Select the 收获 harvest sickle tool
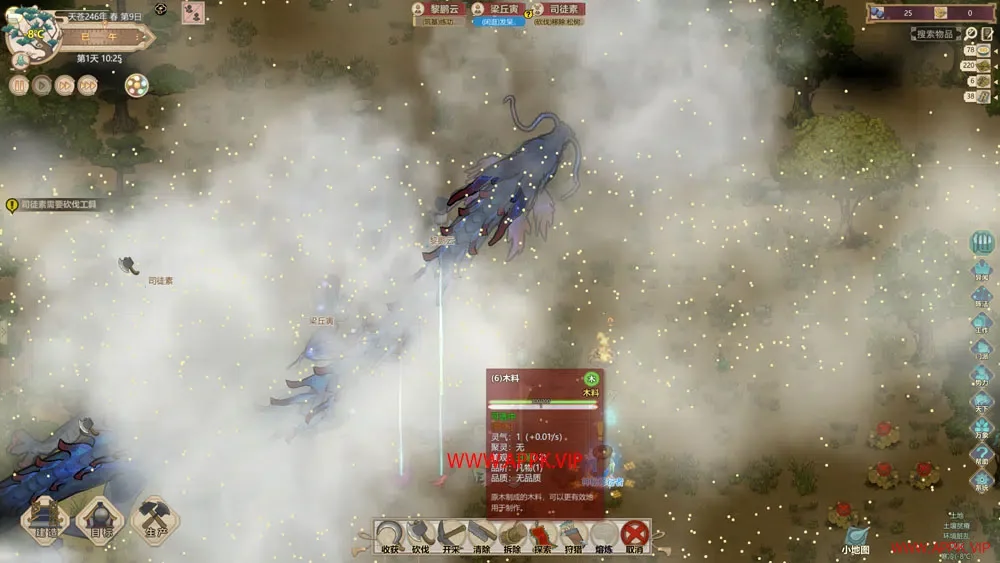 pyautogui.click(x=391, y=535)
